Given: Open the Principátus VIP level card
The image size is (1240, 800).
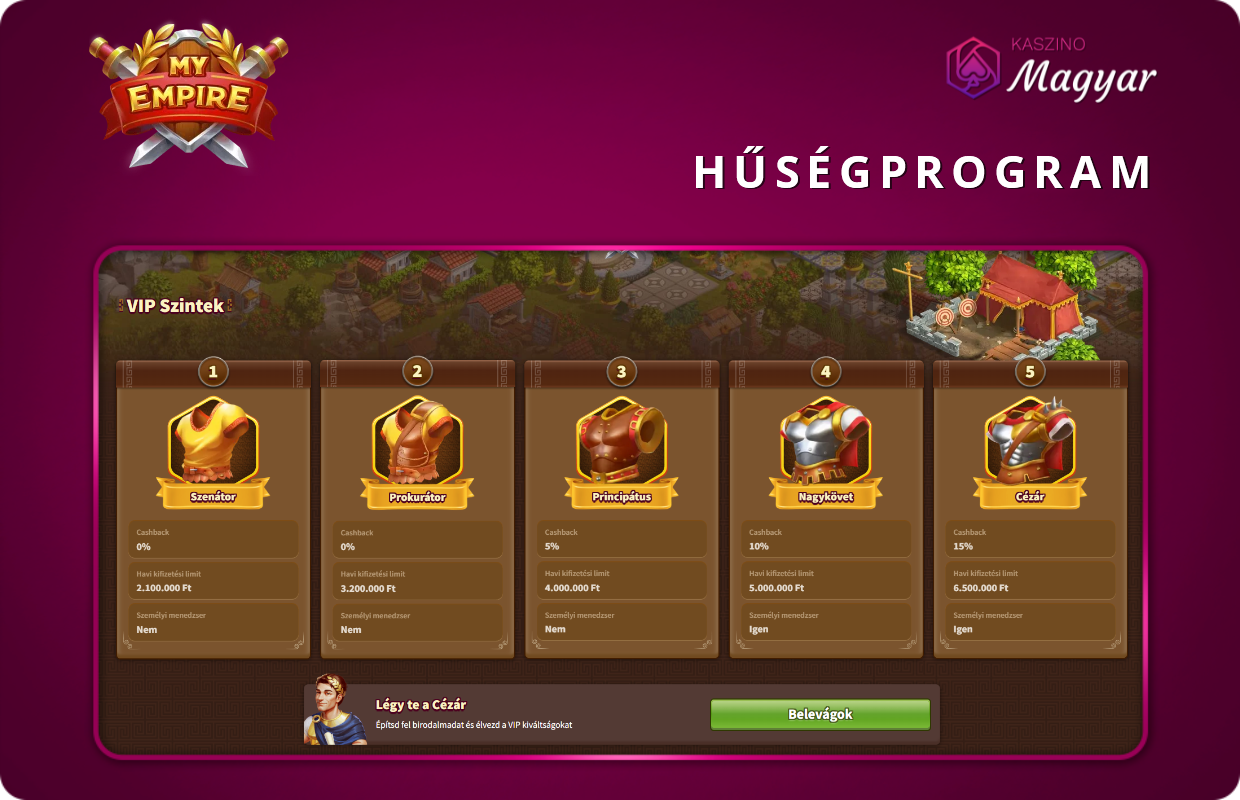Looking at the screenshot, I should point(621,508).
